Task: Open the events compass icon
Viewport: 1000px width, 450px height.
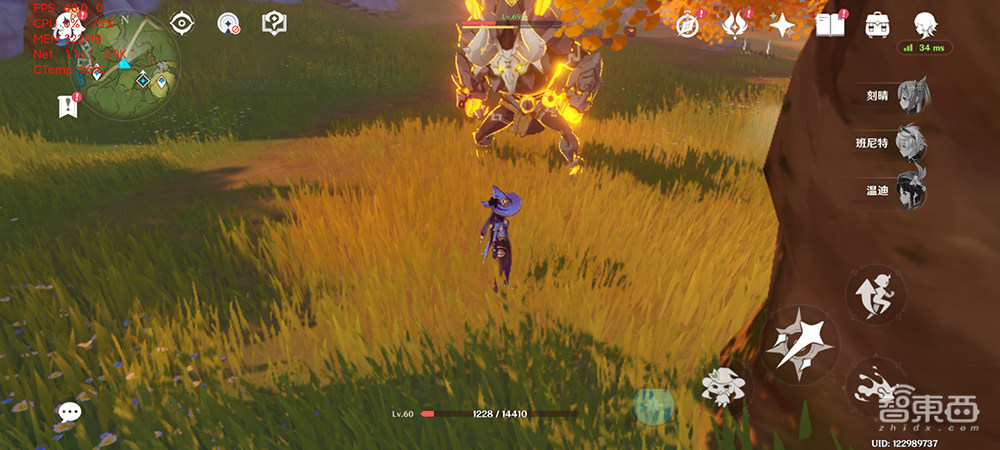Action: click(687, 24)
